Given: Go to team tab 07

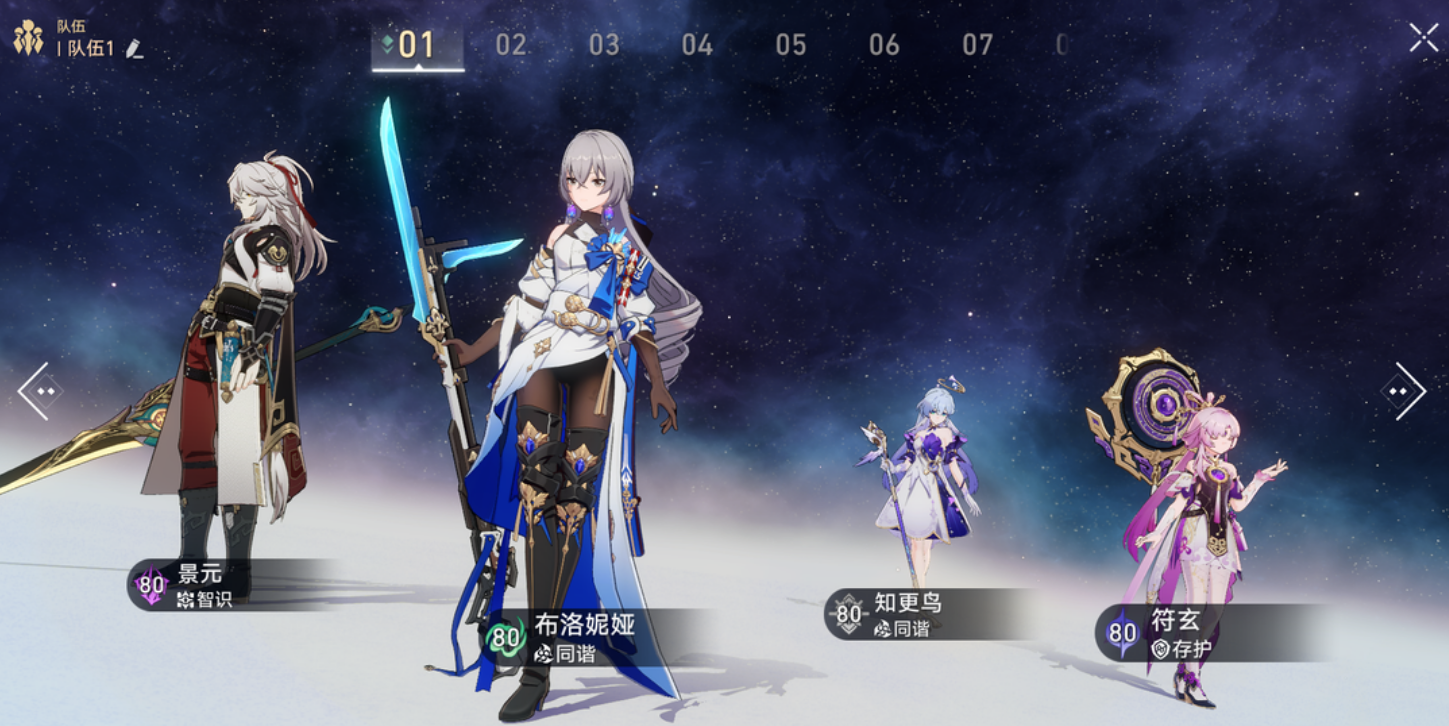Looking at the screenshot, I should click(x=977, y=45).
